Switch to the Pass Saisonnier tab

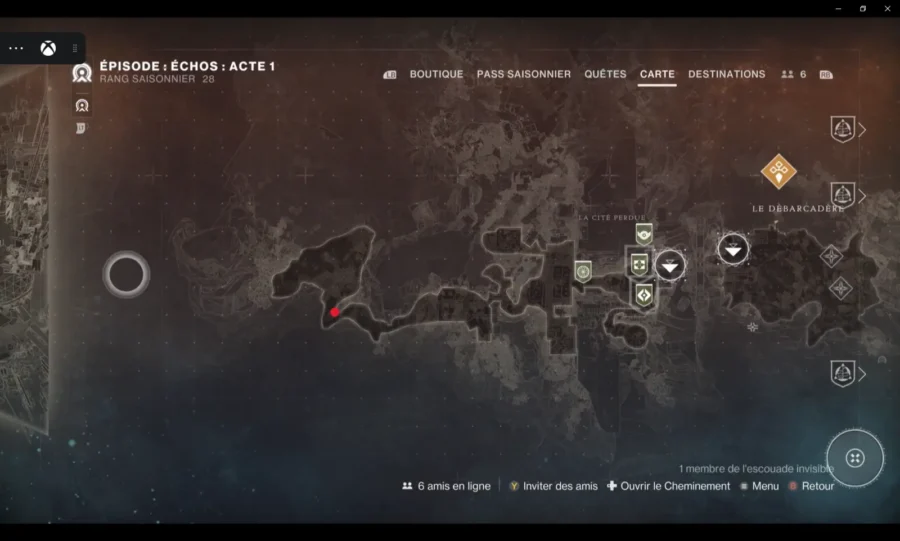tap(523, 74)
